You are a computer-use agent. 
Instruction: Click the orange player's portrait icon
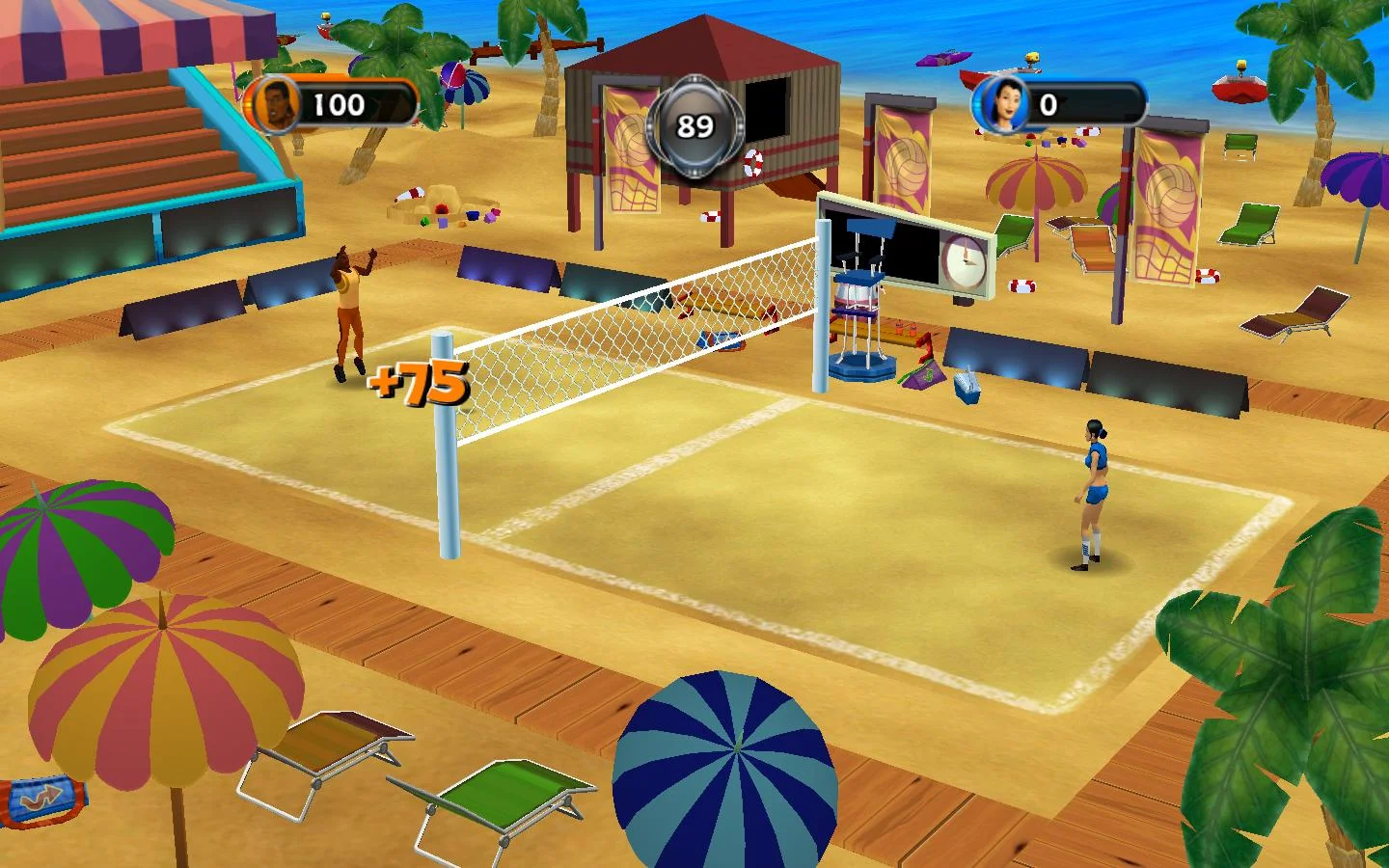point(277,101)
